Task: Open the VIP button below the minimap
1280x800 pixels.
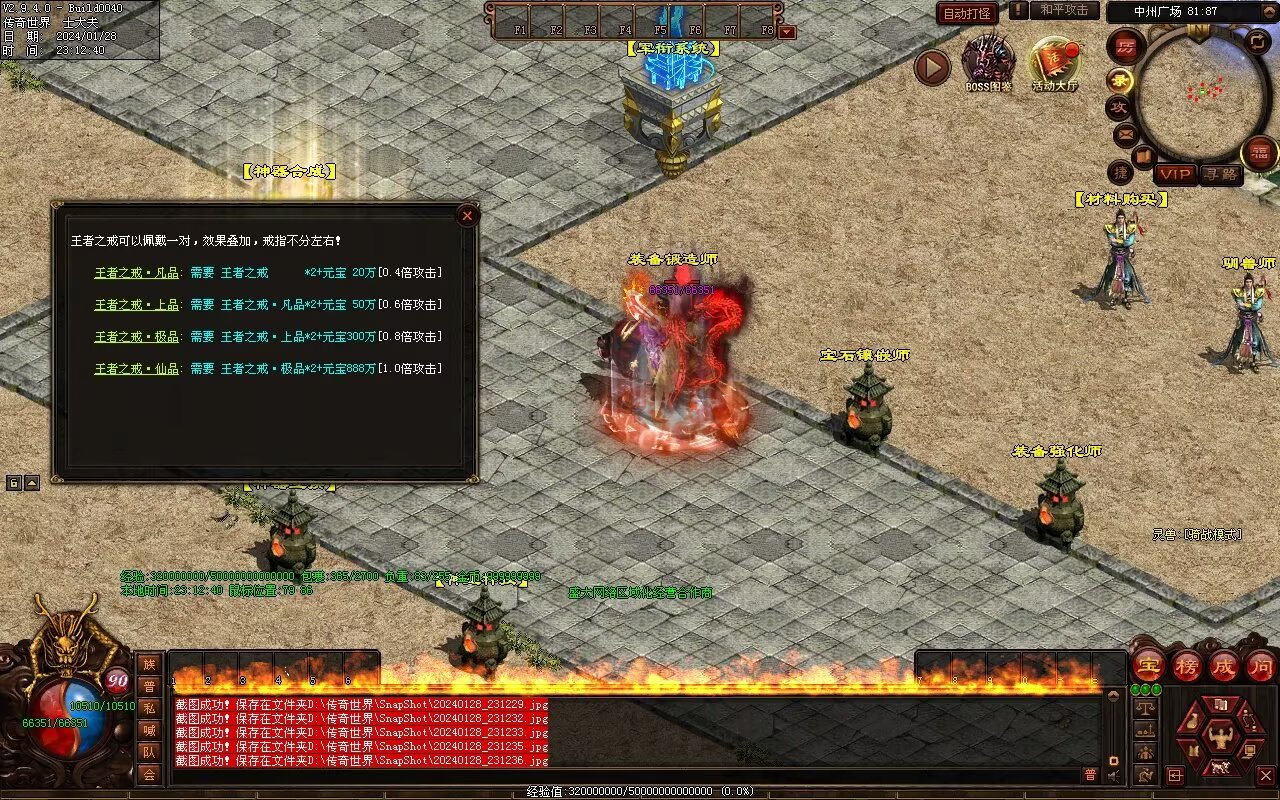Action: click(x=1176, y=174)
